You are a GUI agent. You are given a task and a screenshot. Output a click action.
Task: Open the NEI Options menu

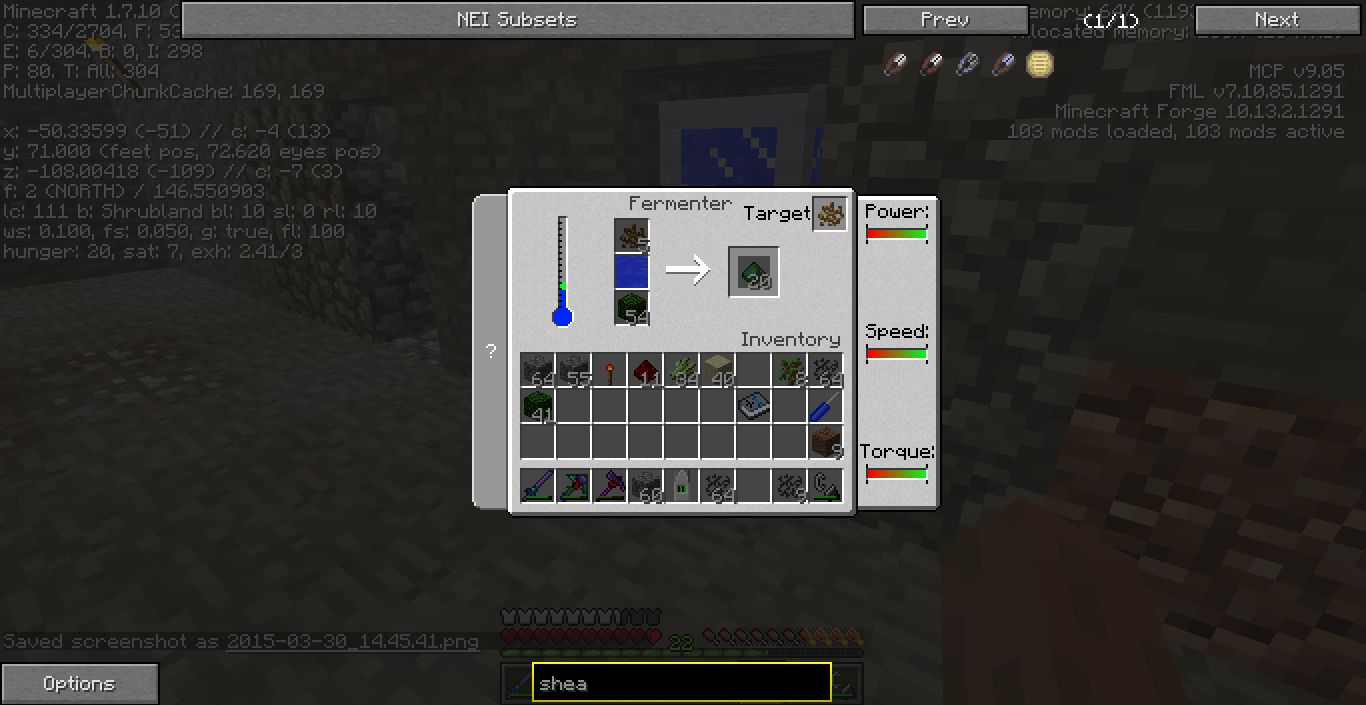click(79, 684)
